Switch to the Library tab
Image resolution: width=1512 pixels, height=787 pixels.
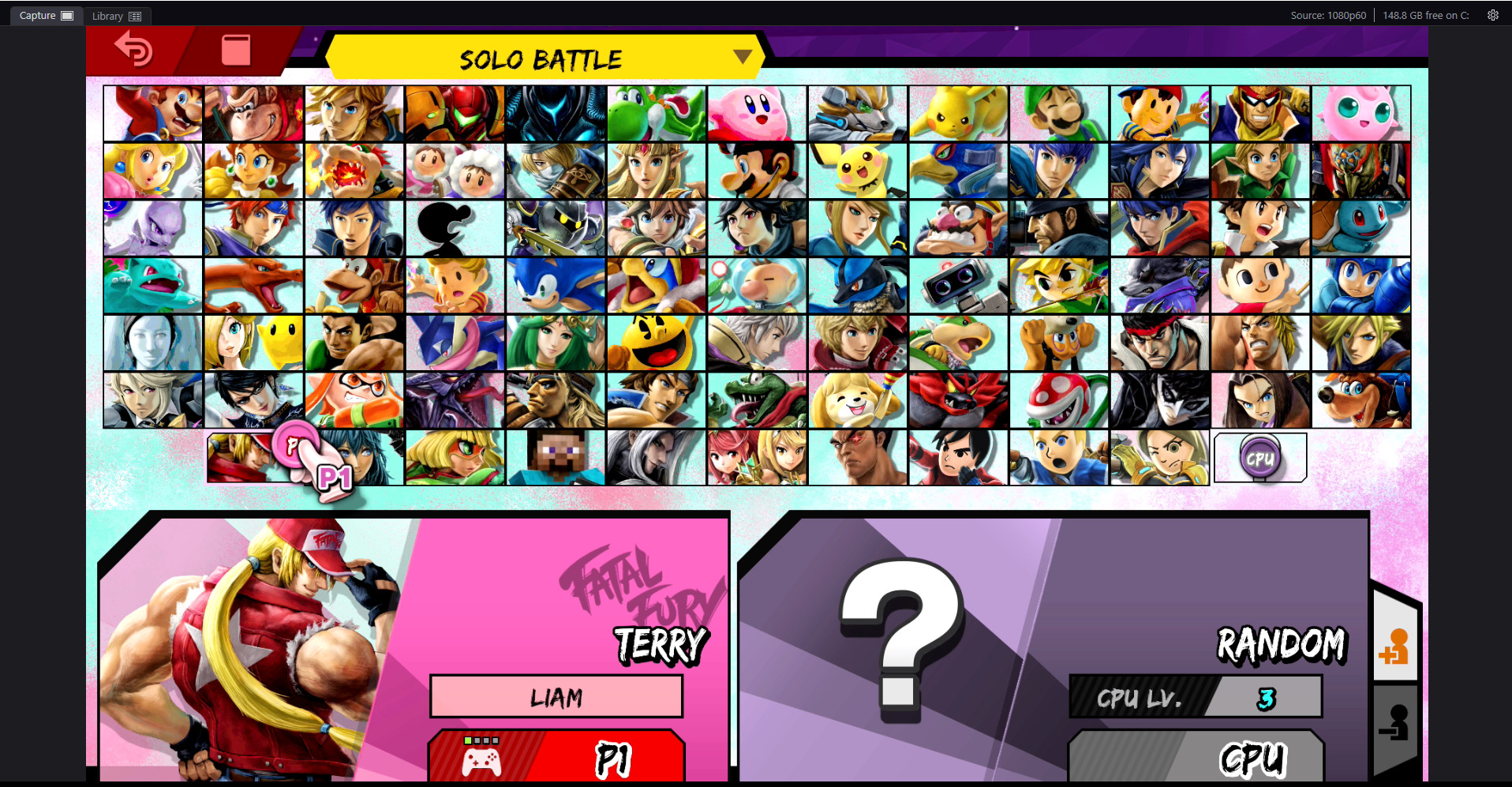click(x=116, y=15)
